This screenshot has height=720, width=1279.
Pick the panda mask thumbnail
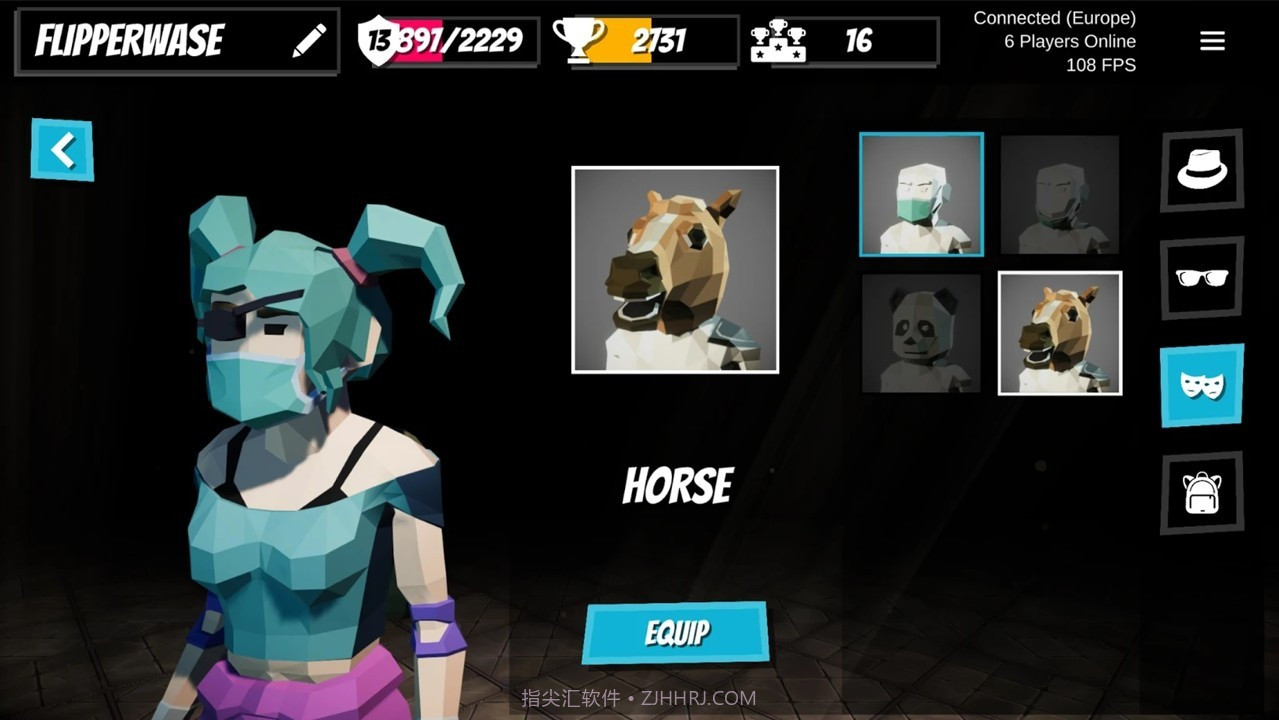click(921, 333)
